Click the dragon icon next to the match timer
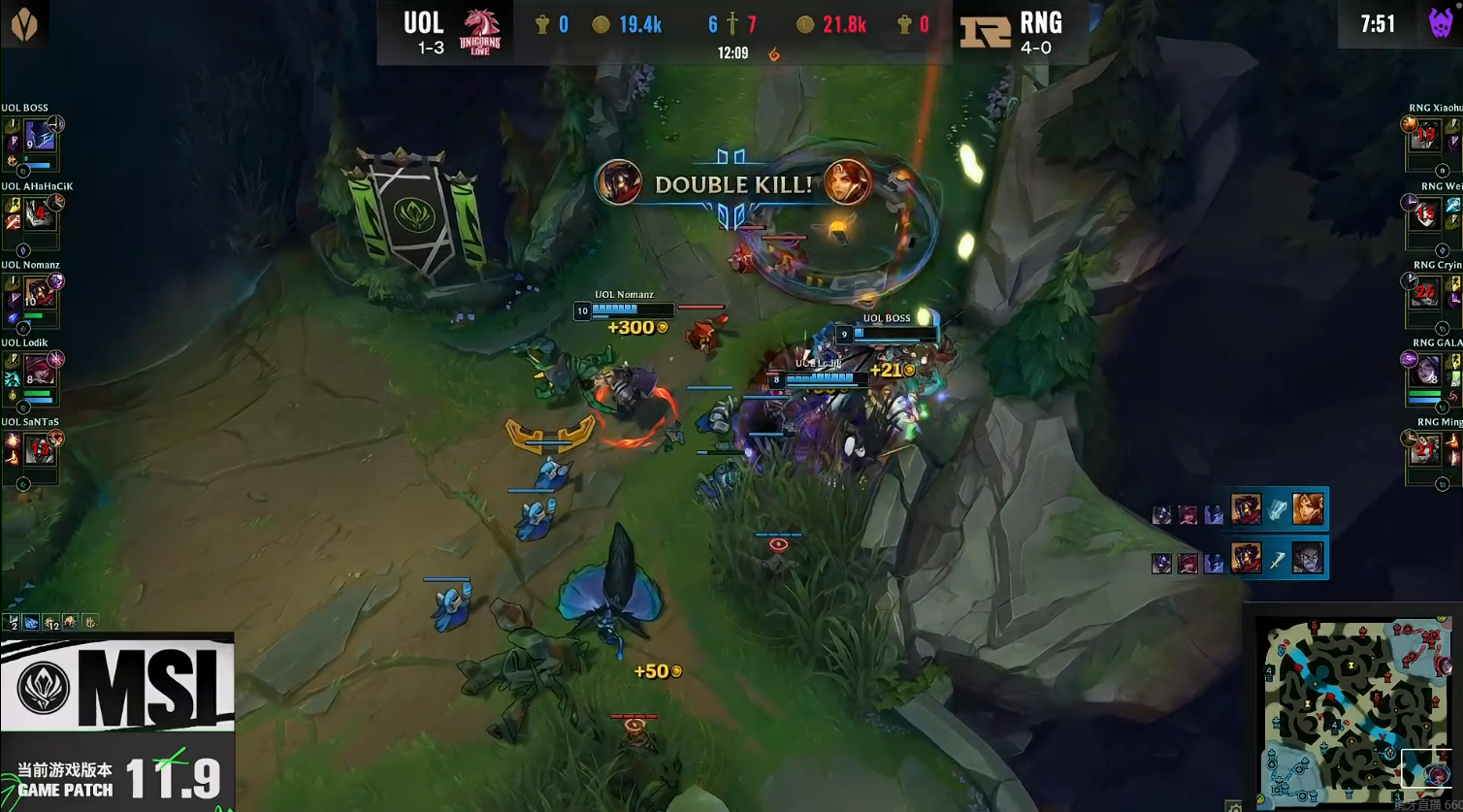The width and height of the screenshot is (1463, 812). [x=773, y=55]
